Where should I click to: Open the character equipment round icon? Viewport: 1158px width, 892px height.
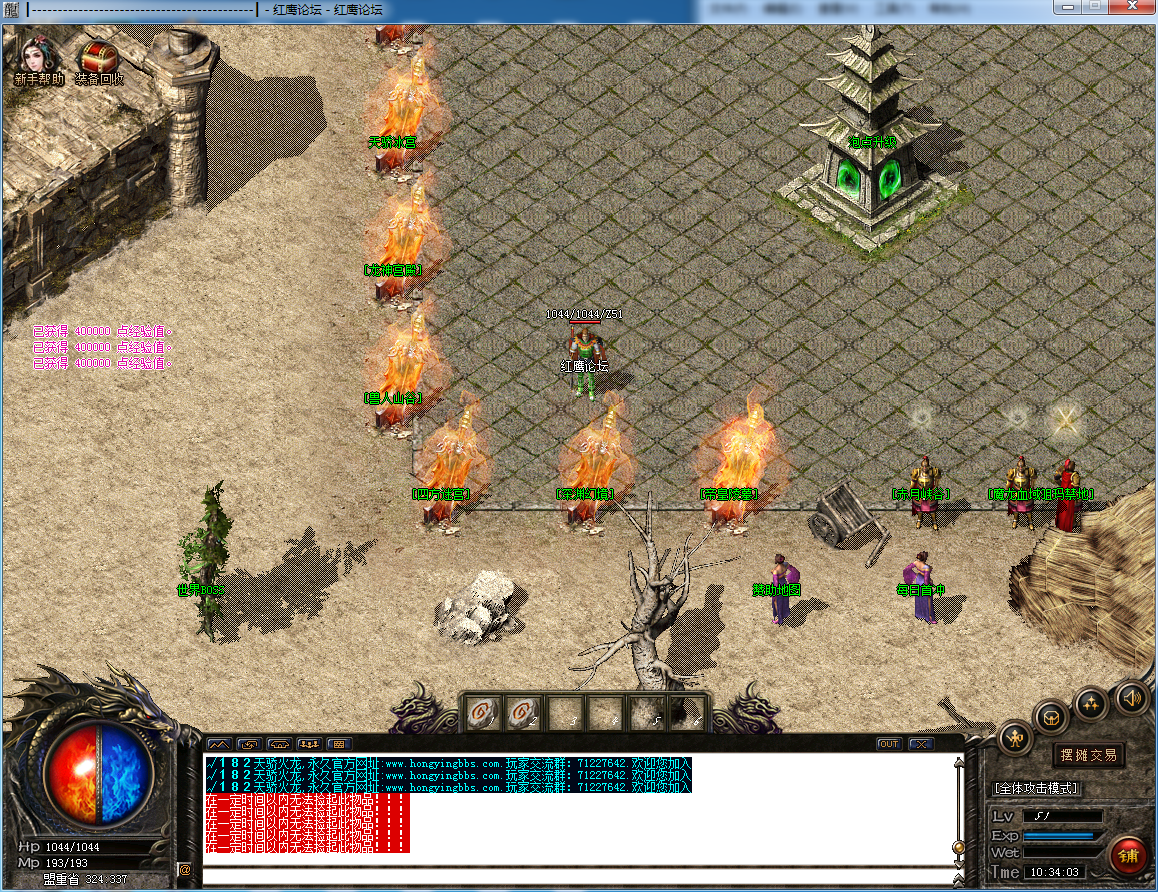1016,738
